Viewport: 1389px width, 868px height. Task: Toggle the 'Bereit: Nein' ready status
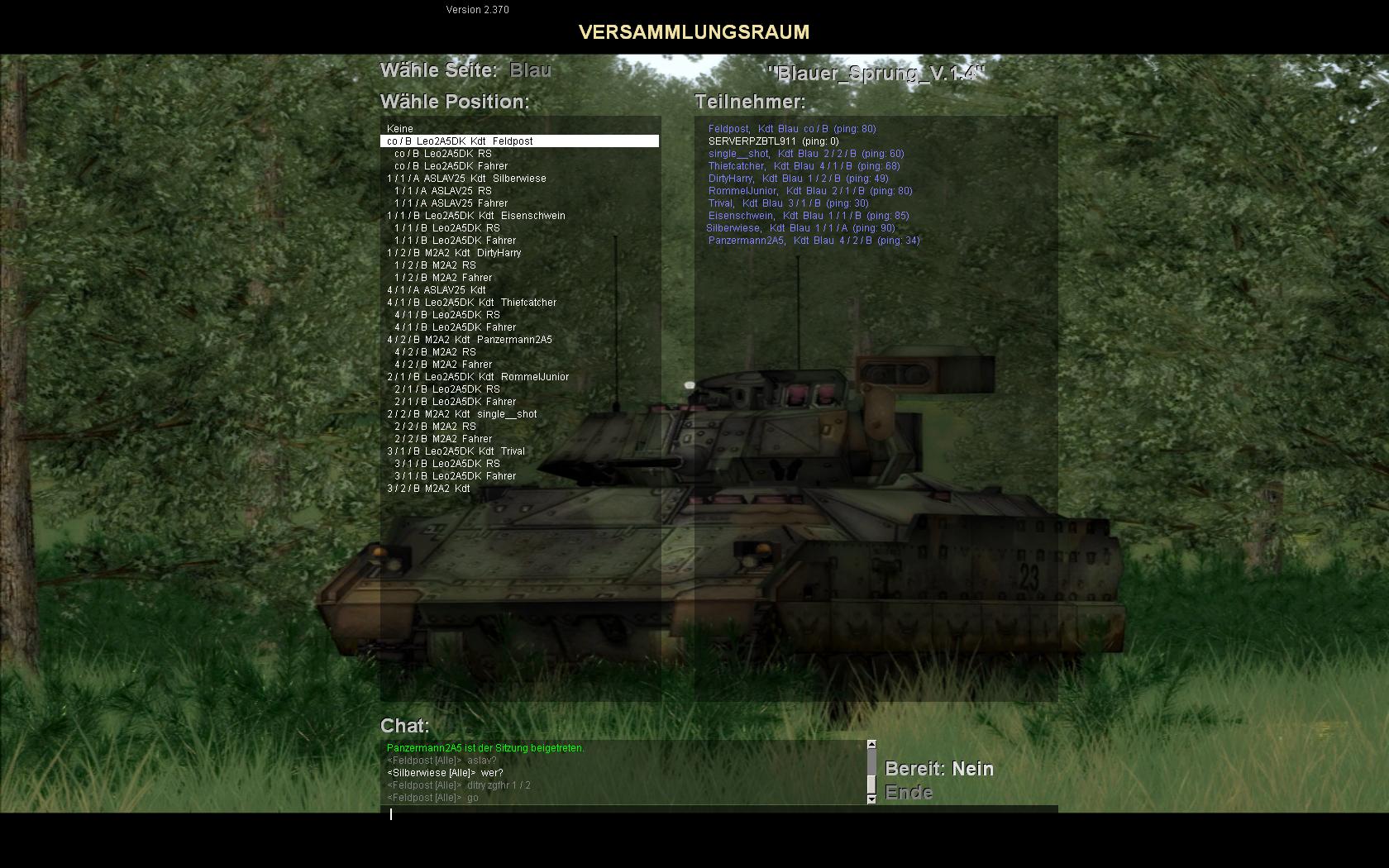pyautogui.click(x=939, y=769)
